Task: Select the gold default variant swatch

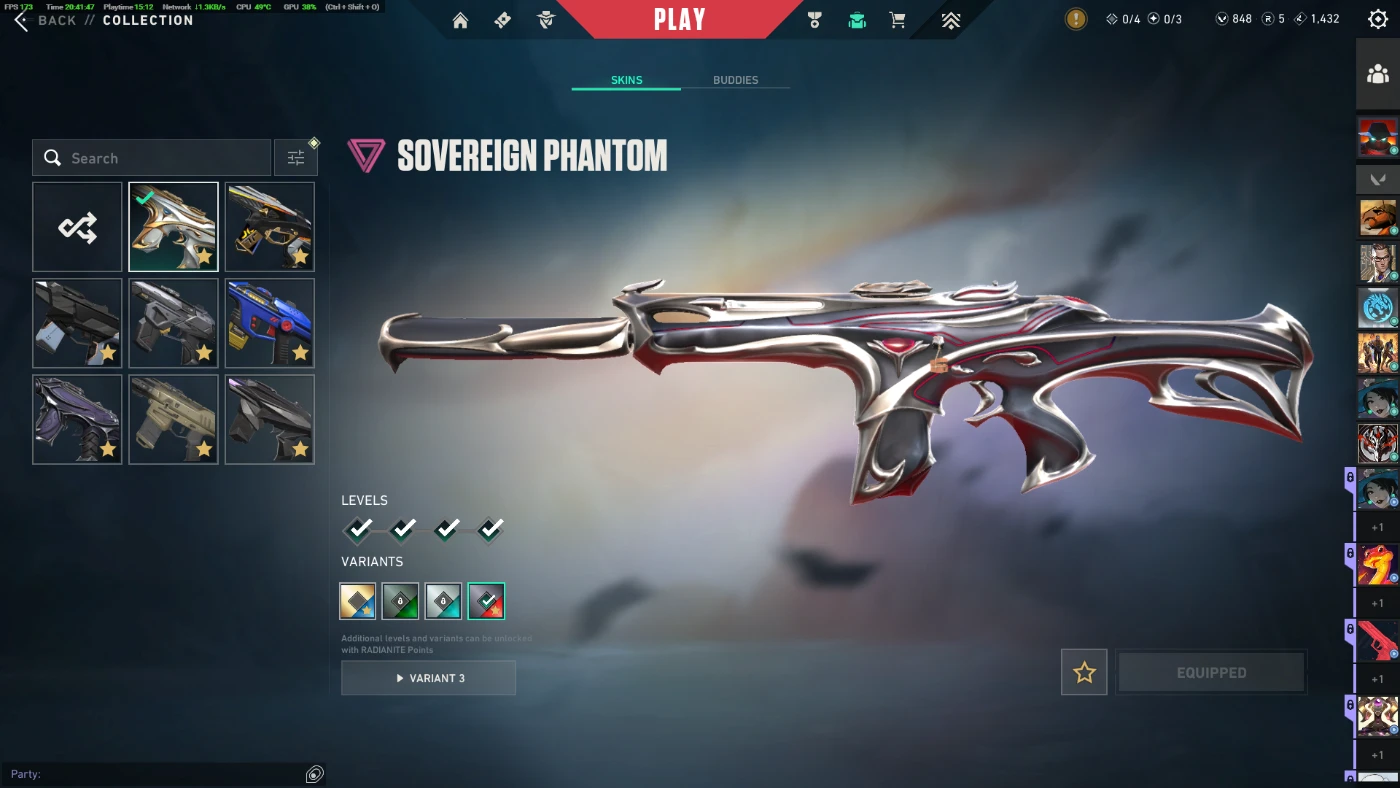Action: (x=358, y=601)
